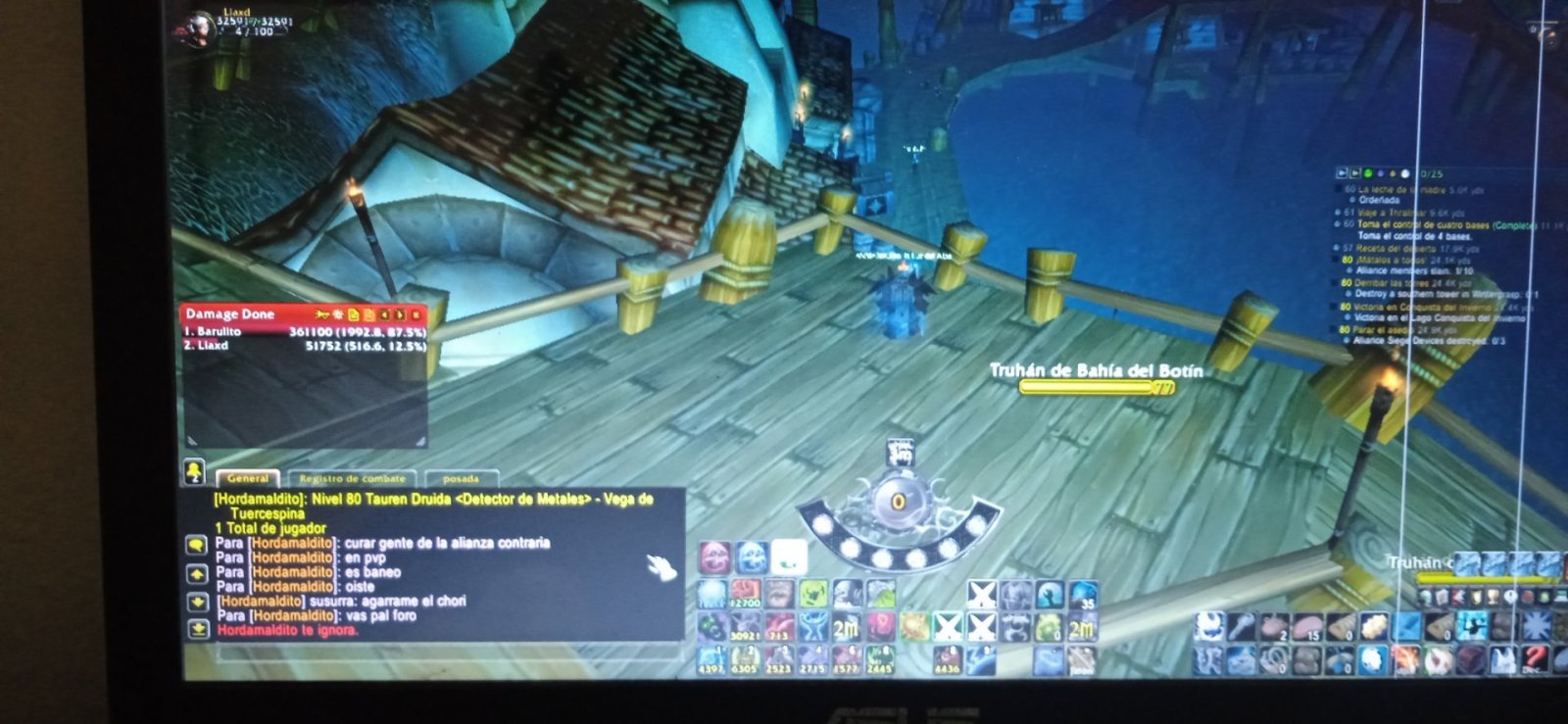
Task: Cast the ability showing 4436
Action: click(x=947, y=660)
